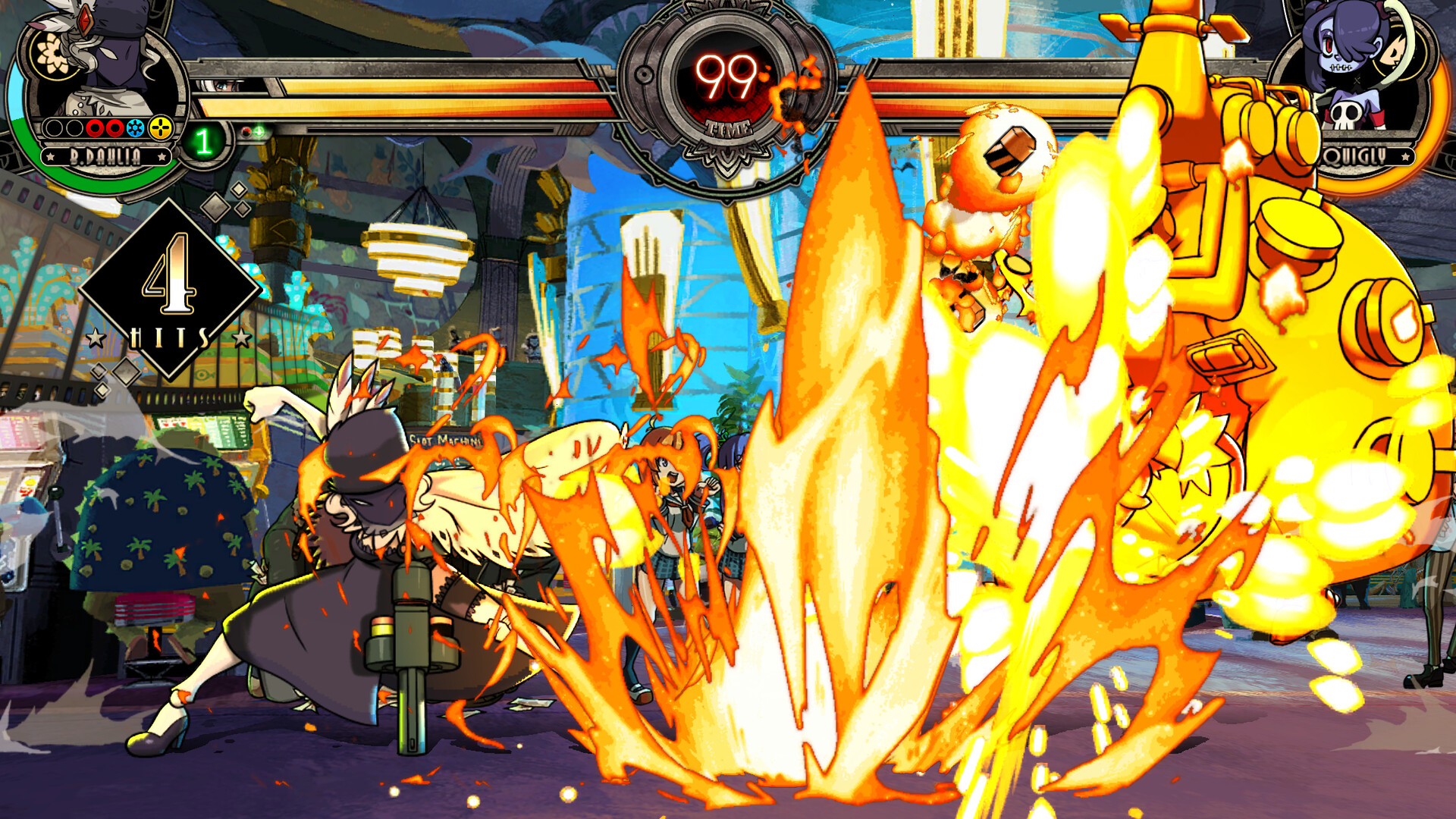Click the blue snowflake ammo shell icon
This screenshot has height=819, width=1456.
pos(136,127)
